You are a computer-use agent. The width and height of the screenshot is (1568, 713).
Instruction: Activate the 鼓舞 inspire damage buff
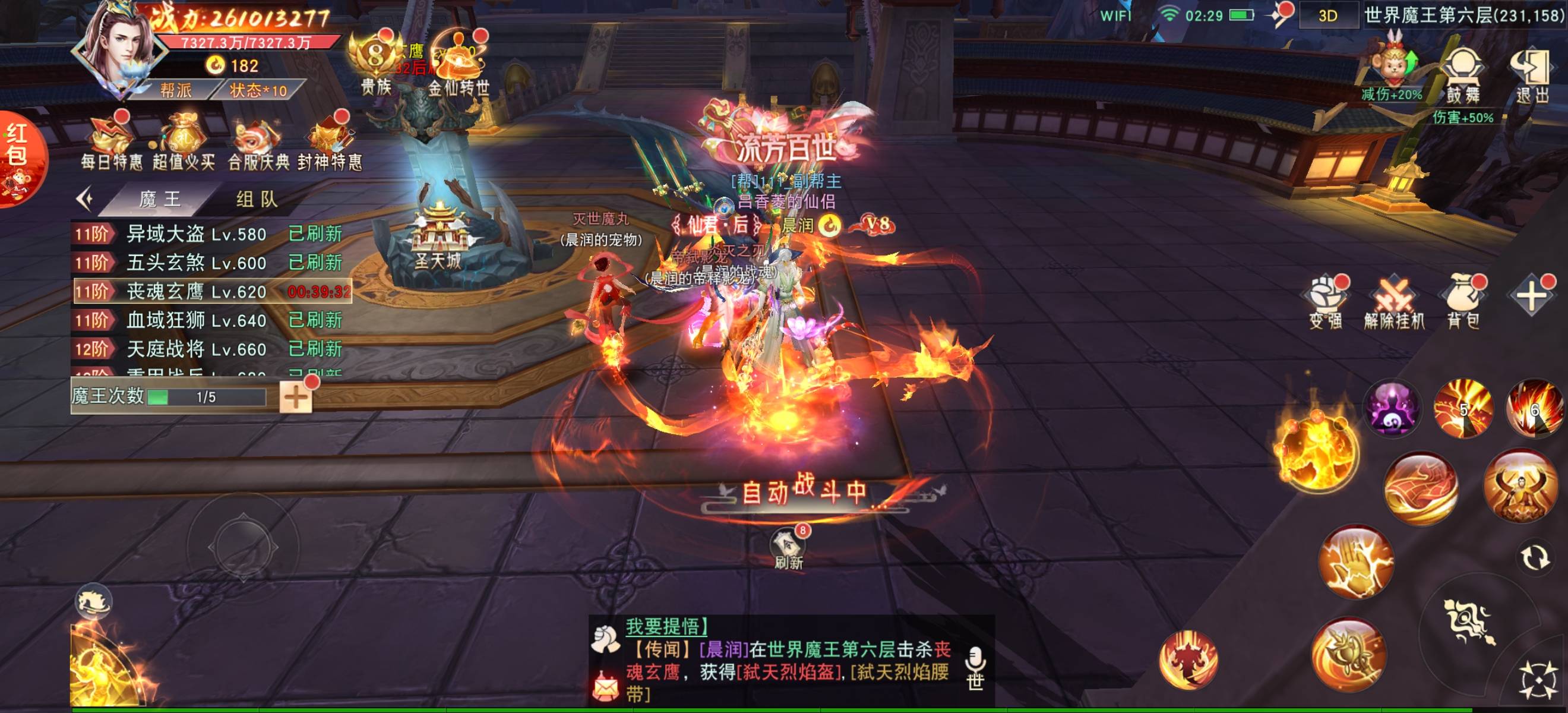[x=1463, y=76]
